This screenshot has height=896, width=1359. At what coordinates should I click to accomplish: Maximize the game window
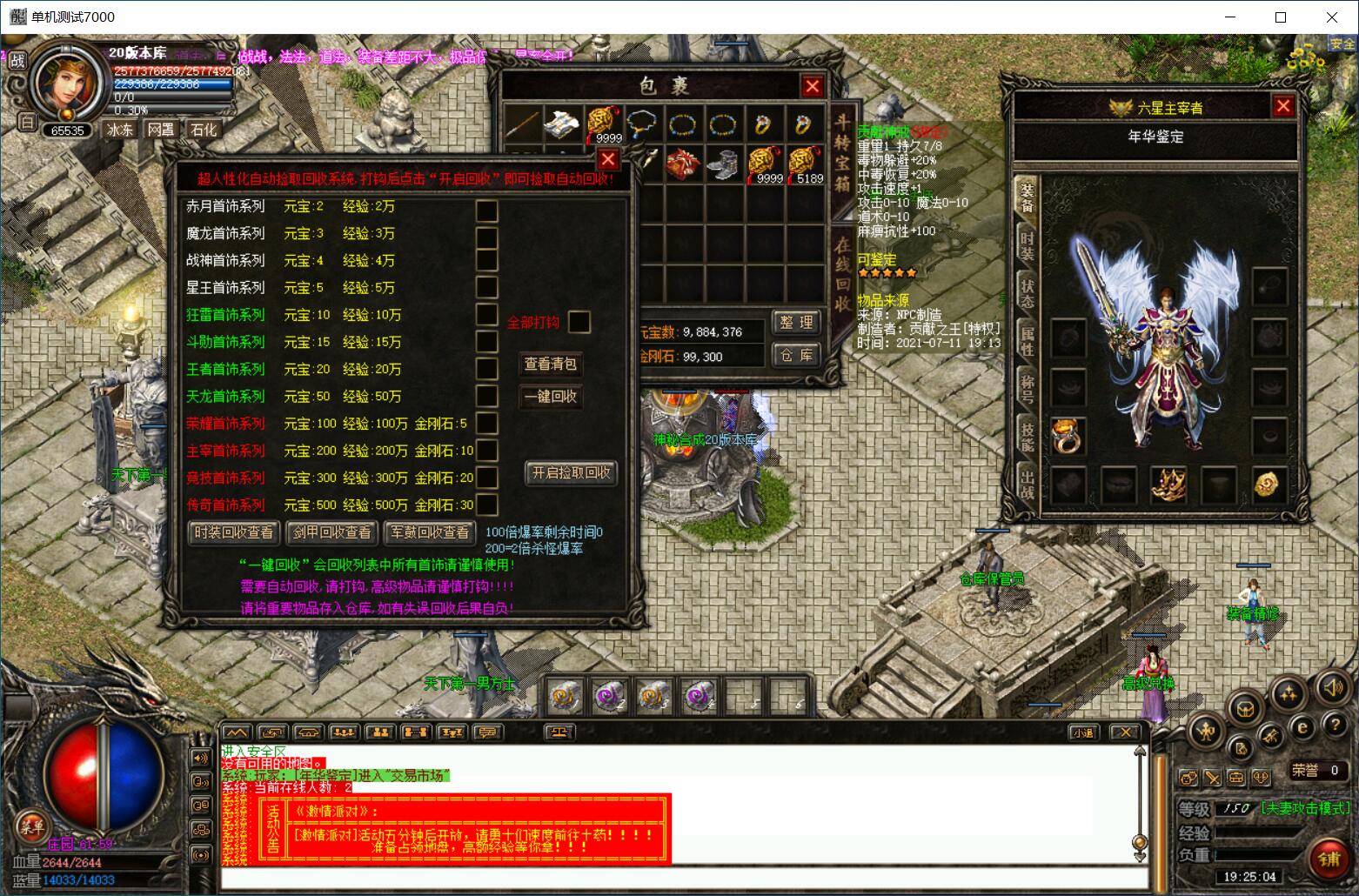pyautogui.click(x=1281, y=17)
